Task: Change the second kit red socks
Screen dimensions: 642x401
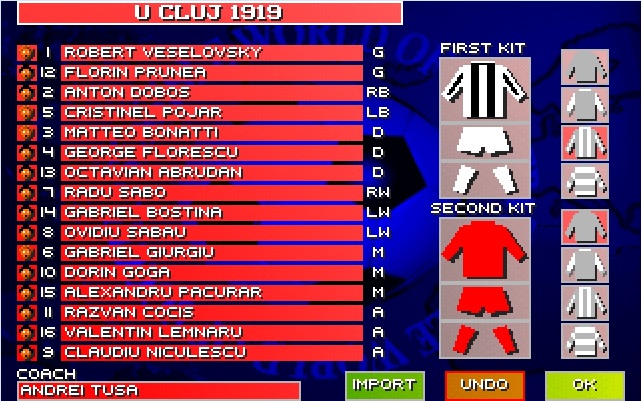Action: [483, 337]
